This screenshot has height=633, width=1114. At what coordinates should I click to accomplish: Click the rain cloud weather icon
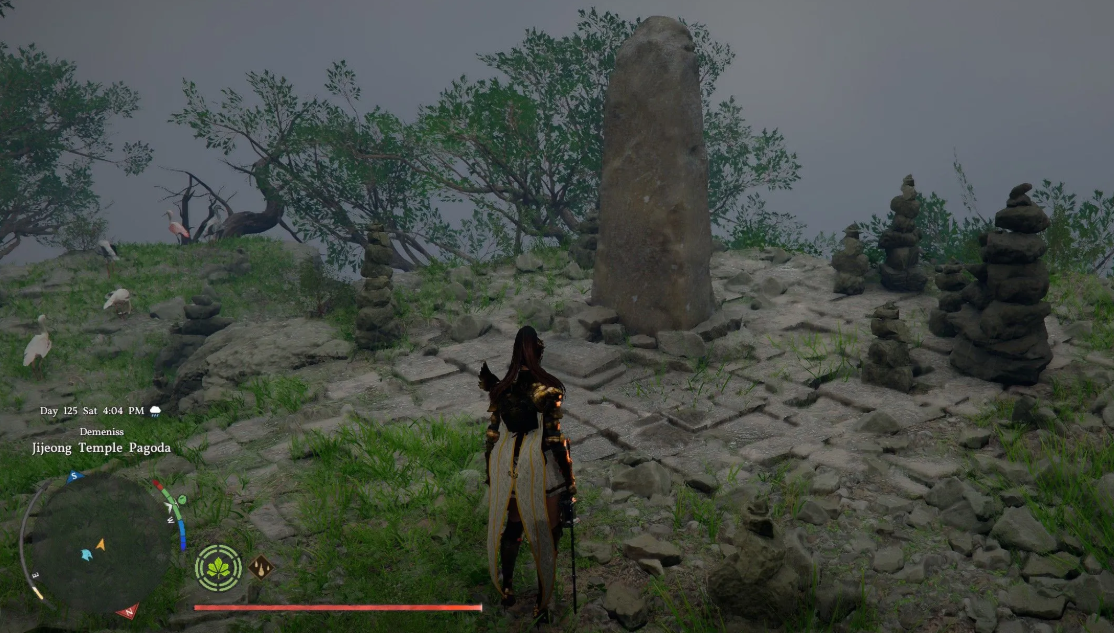pos(155,411)
